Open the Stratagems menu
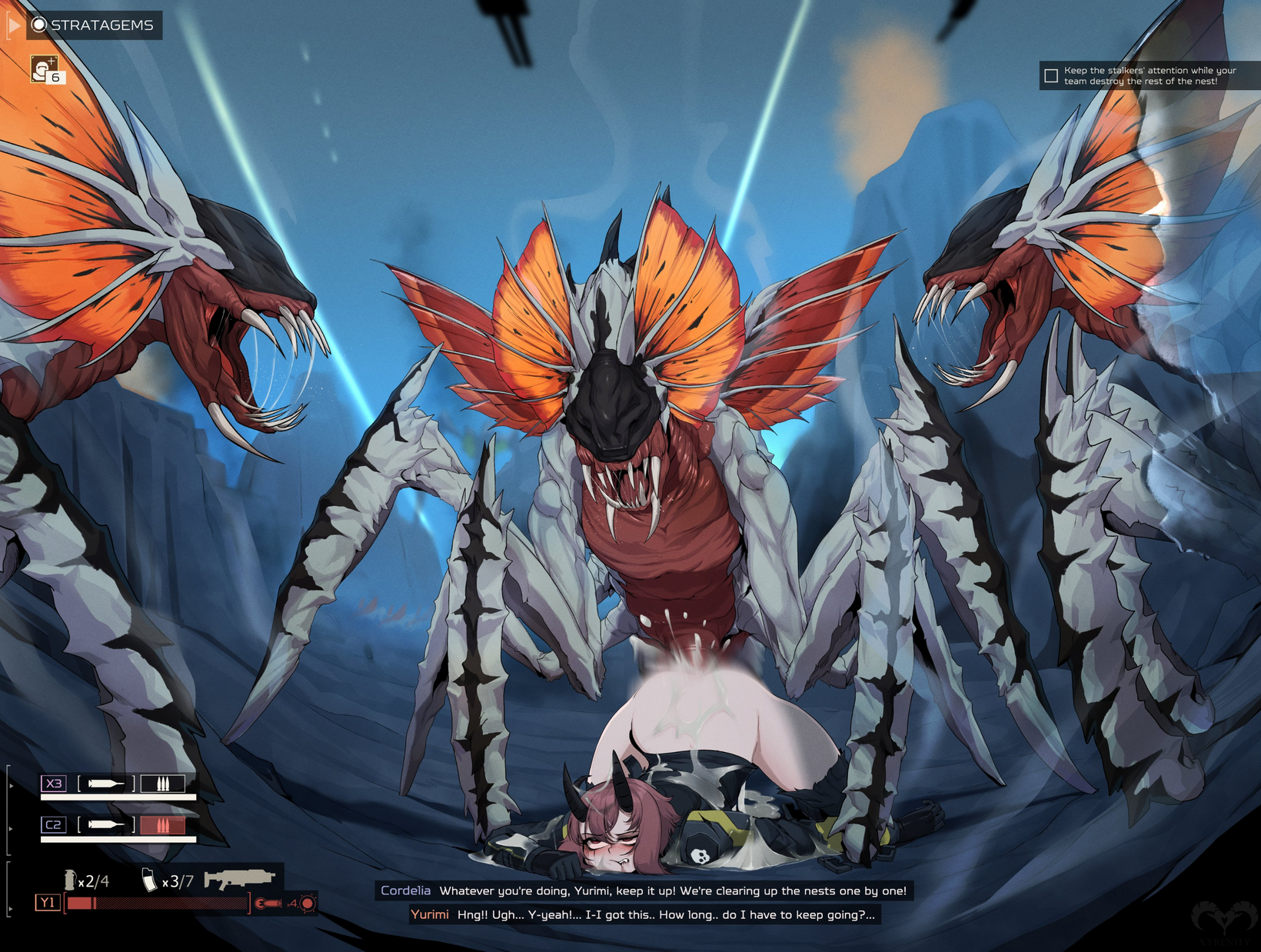 tap(93, 25)
